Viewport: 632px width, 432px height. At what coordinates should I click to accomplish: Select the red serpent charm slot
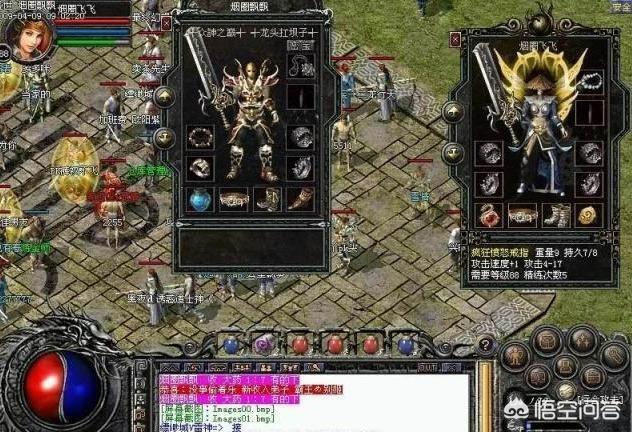490,214
